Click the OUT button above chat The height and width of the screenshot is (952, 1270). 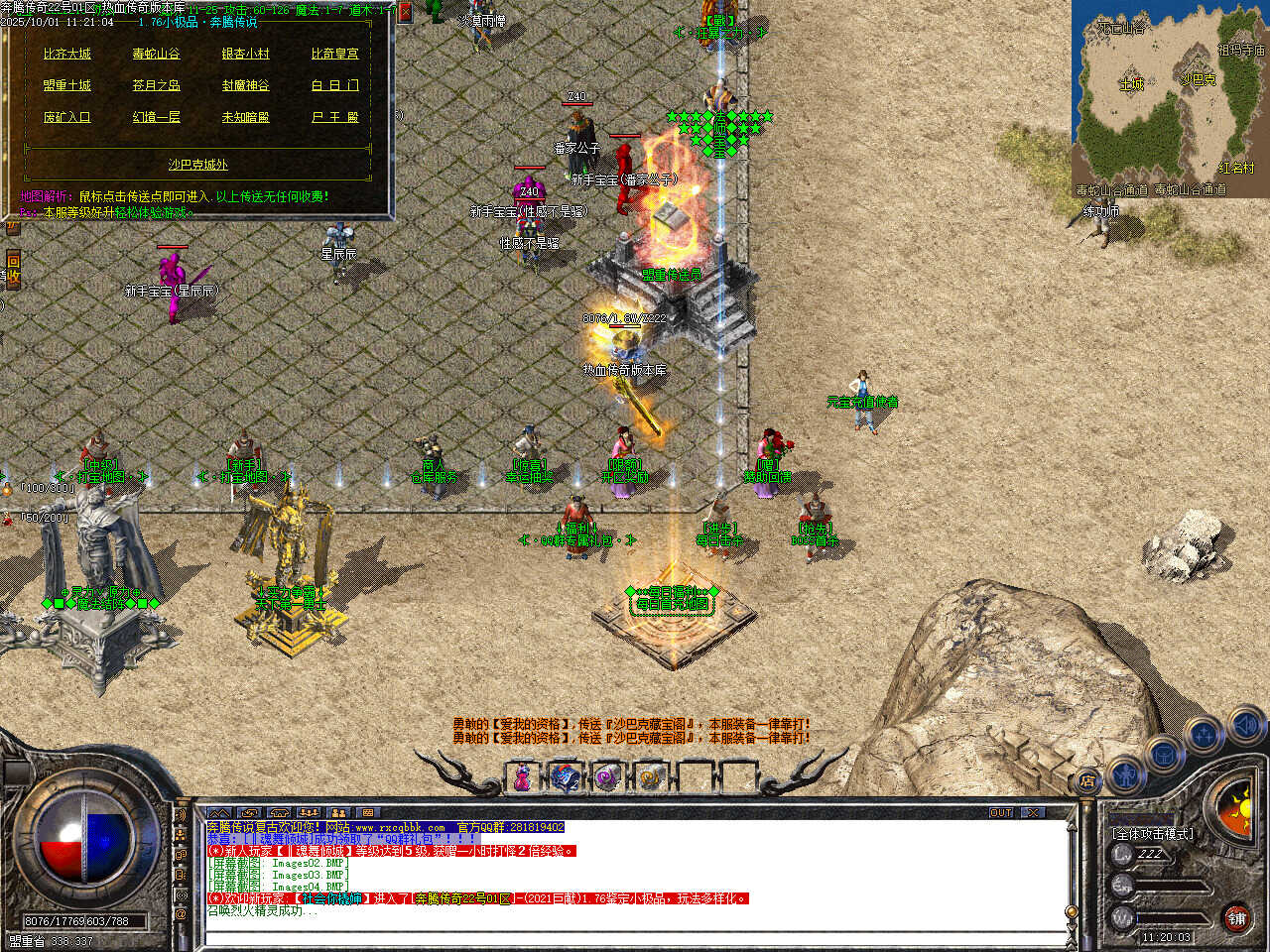1000,812
